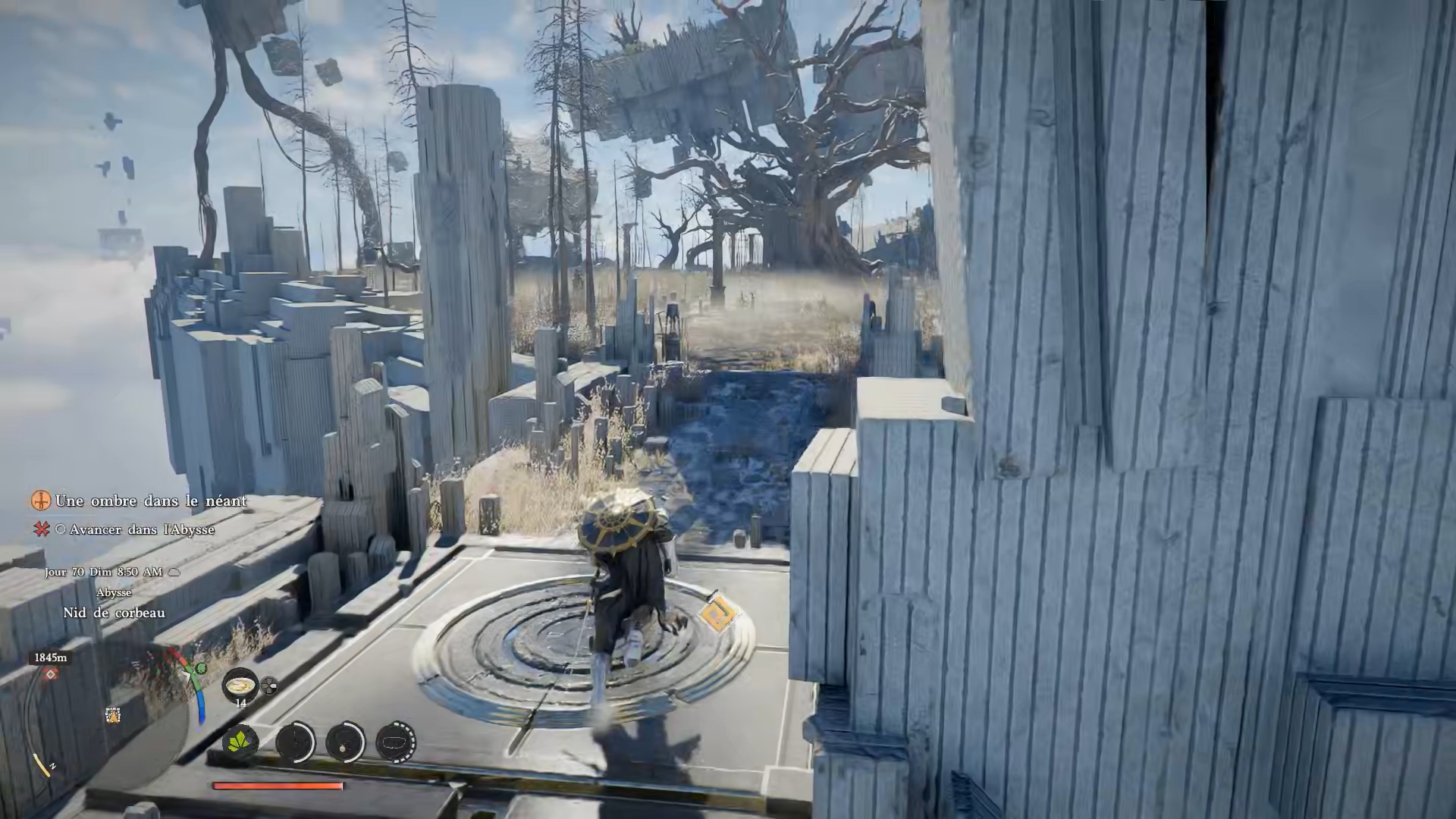Use the food bowl item slot
This screenshot has height=819, width=1456.
tap(240, 685)
